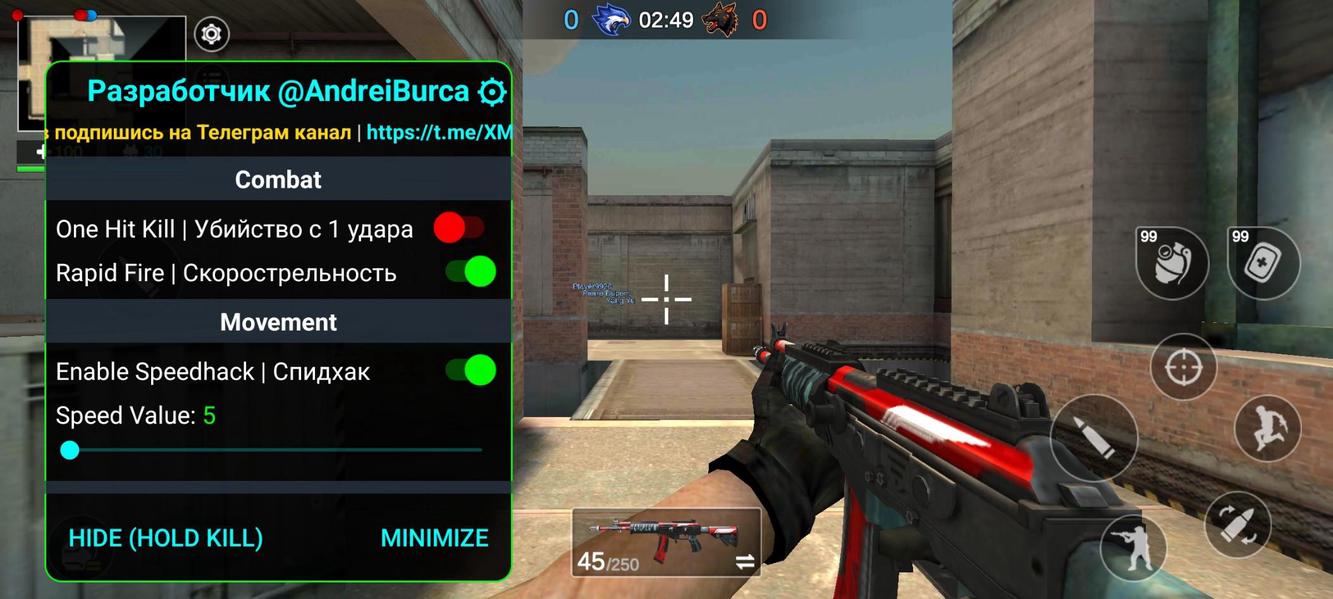This screenshot has width=1333, height=599.
Task: Switch weapon via the rifle slot
Action: coord(667,541)
